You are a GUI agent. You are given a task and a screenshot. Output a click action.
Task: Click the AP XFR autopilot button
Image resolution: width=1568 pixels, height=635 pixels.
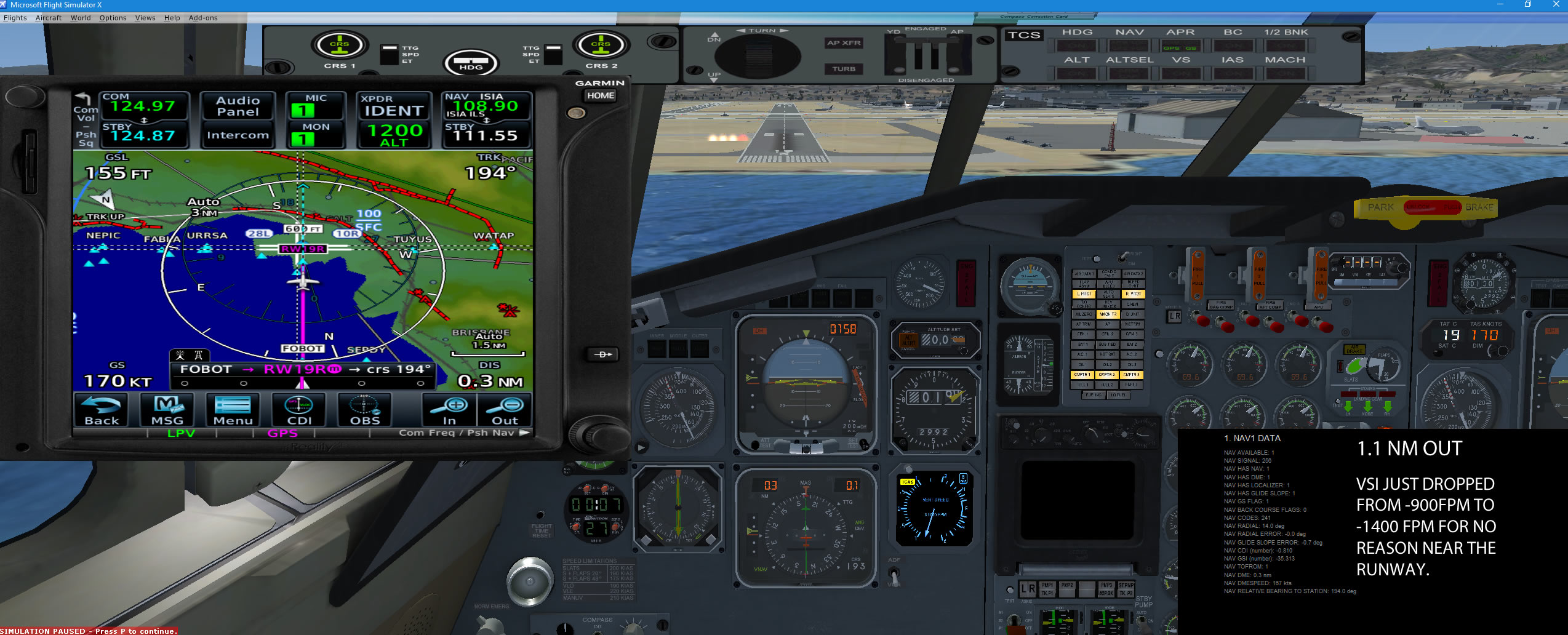[x=844, y=43]
